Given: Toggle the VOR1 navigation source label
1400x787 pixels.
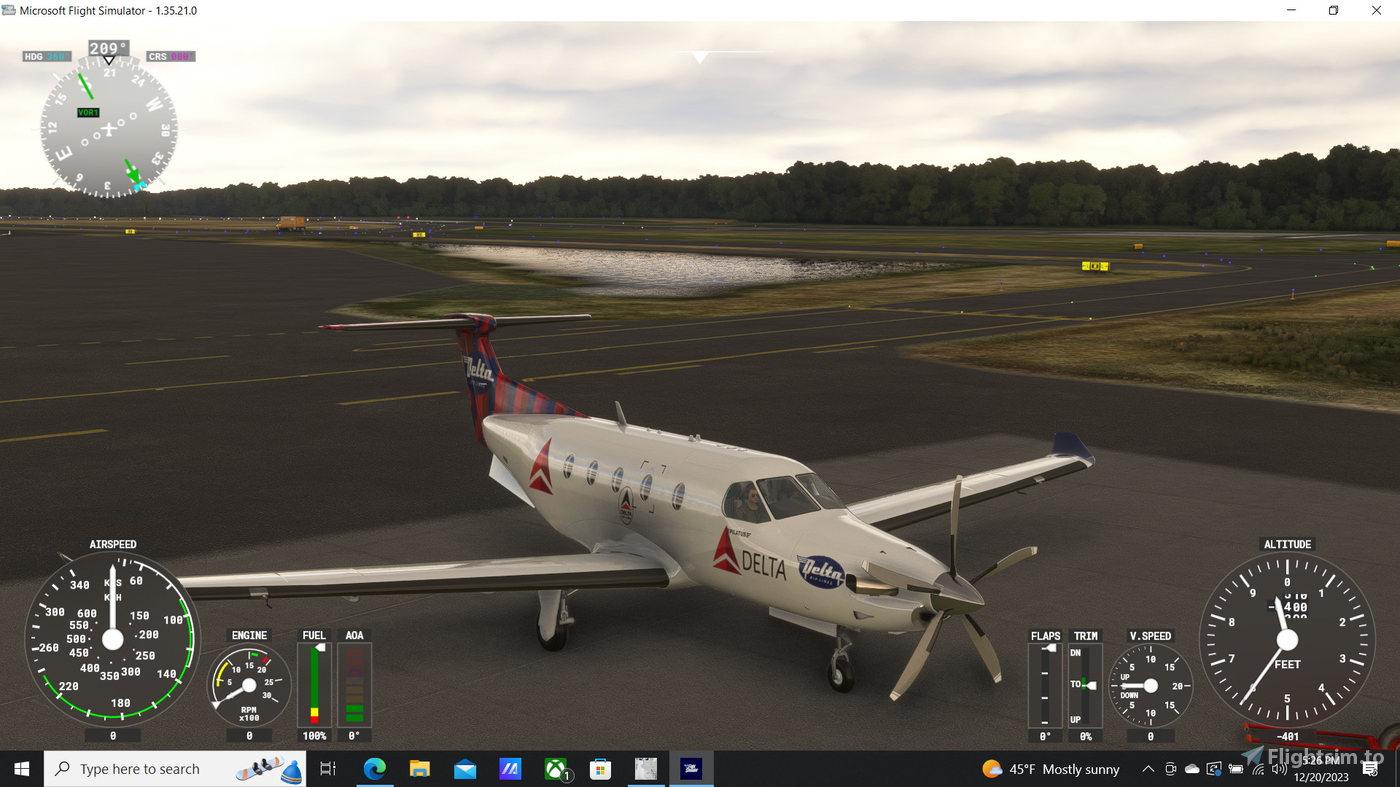Looking at the screenshot, I should [87, 112].
